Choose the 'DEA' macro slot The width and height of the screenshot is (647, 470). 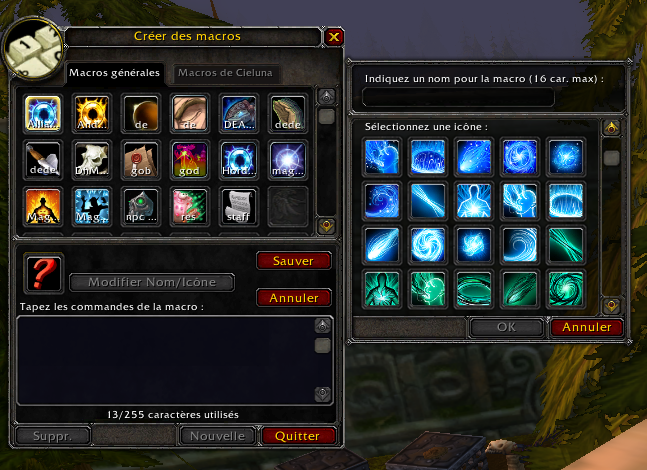pyautogui.click(x=239, y=111)
